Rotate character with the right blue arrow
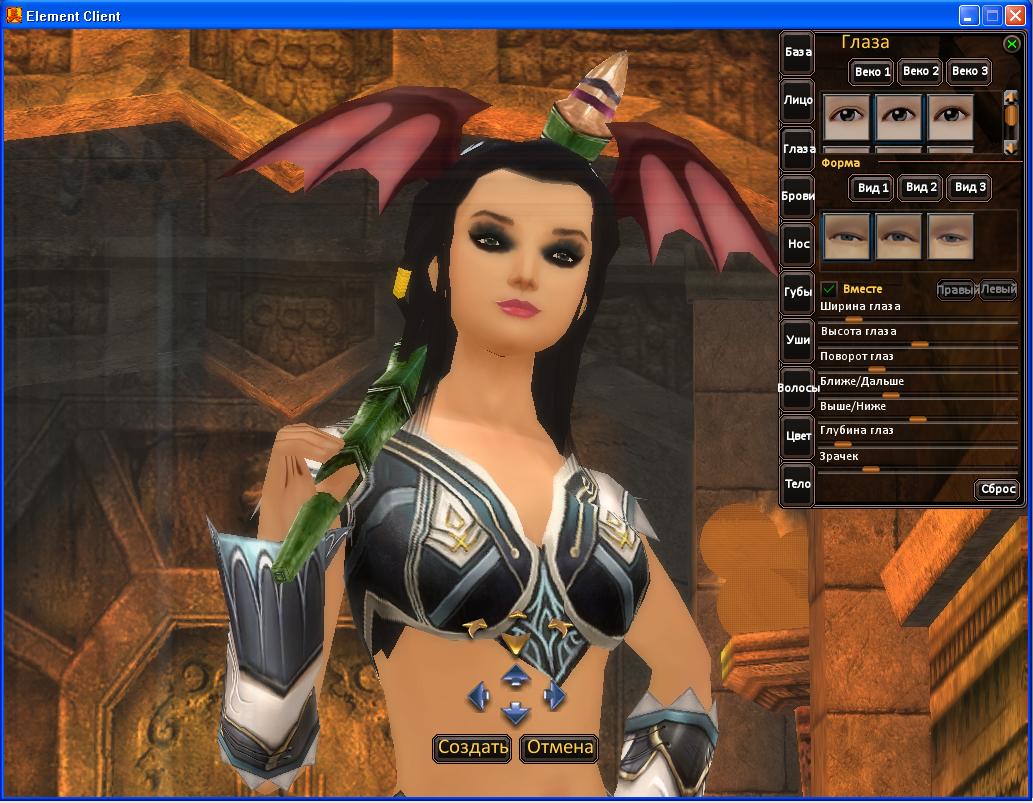1033x803 pixels. 554,695
